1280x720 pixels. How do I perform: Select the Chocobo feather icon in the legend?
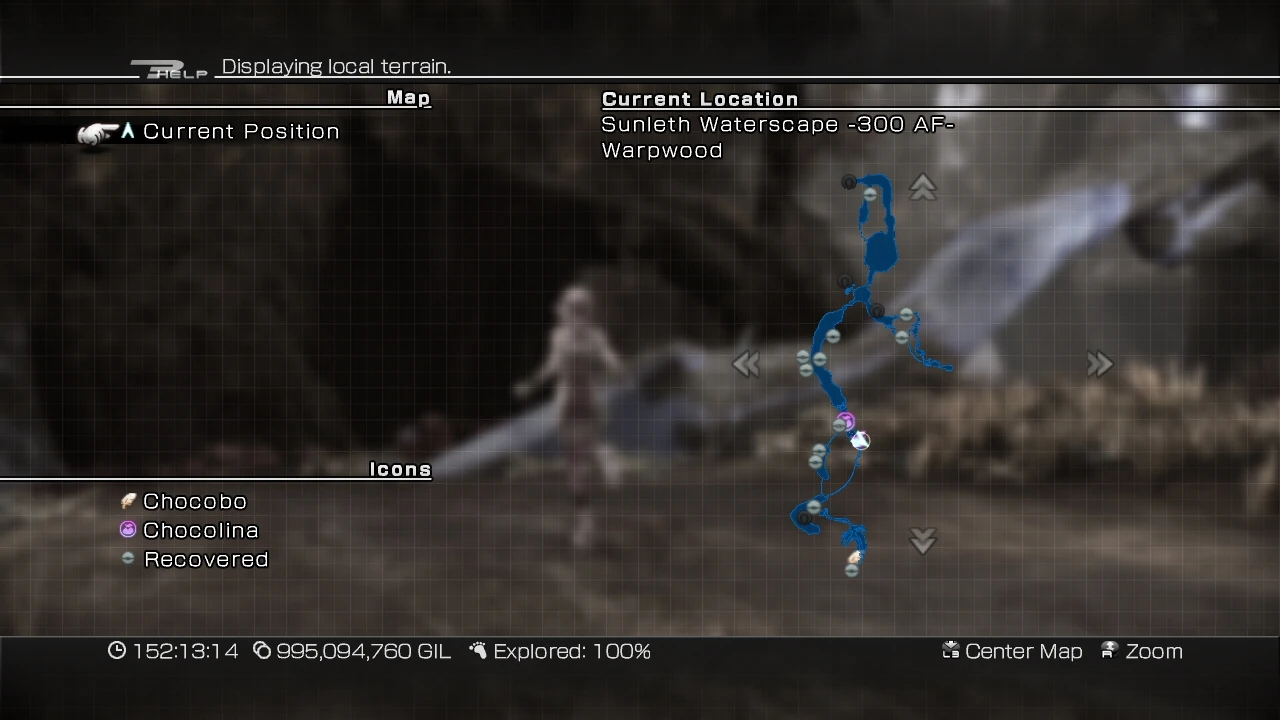tap(127, 500)
